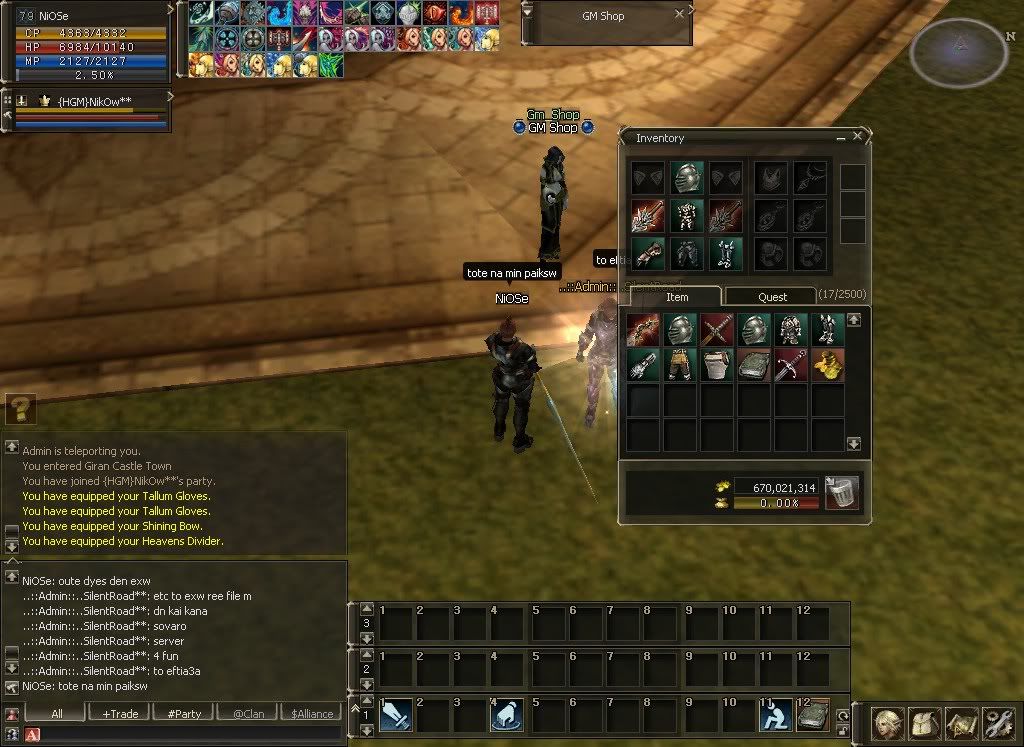The height and width of the screenshot is (747, 1024).
Task: Close the Inventory window
Action: click(857, 138)
